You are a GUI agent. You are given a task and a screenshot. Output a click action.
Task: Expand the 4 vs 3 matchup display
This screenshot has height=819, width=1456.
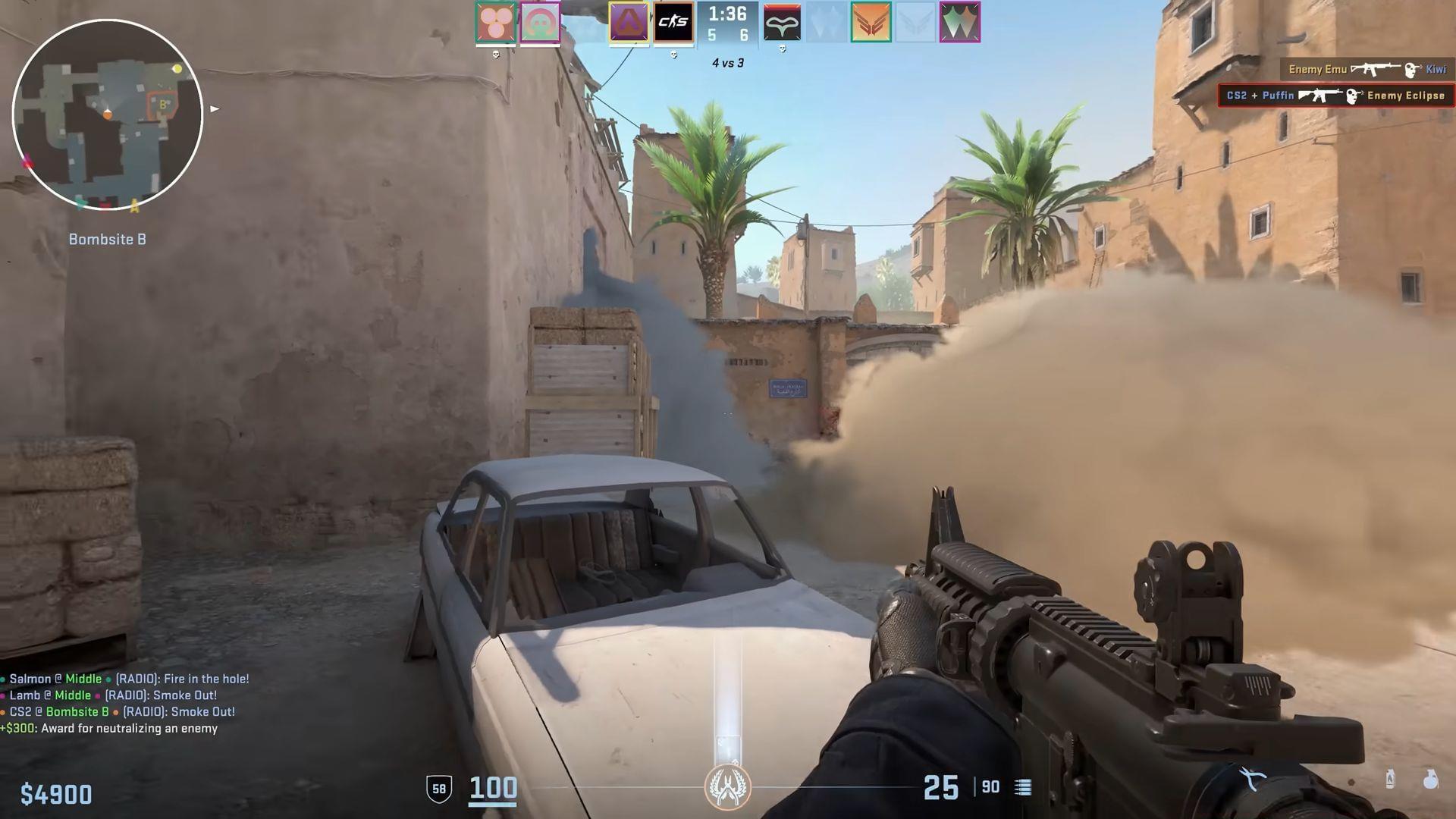pos(726,63)
